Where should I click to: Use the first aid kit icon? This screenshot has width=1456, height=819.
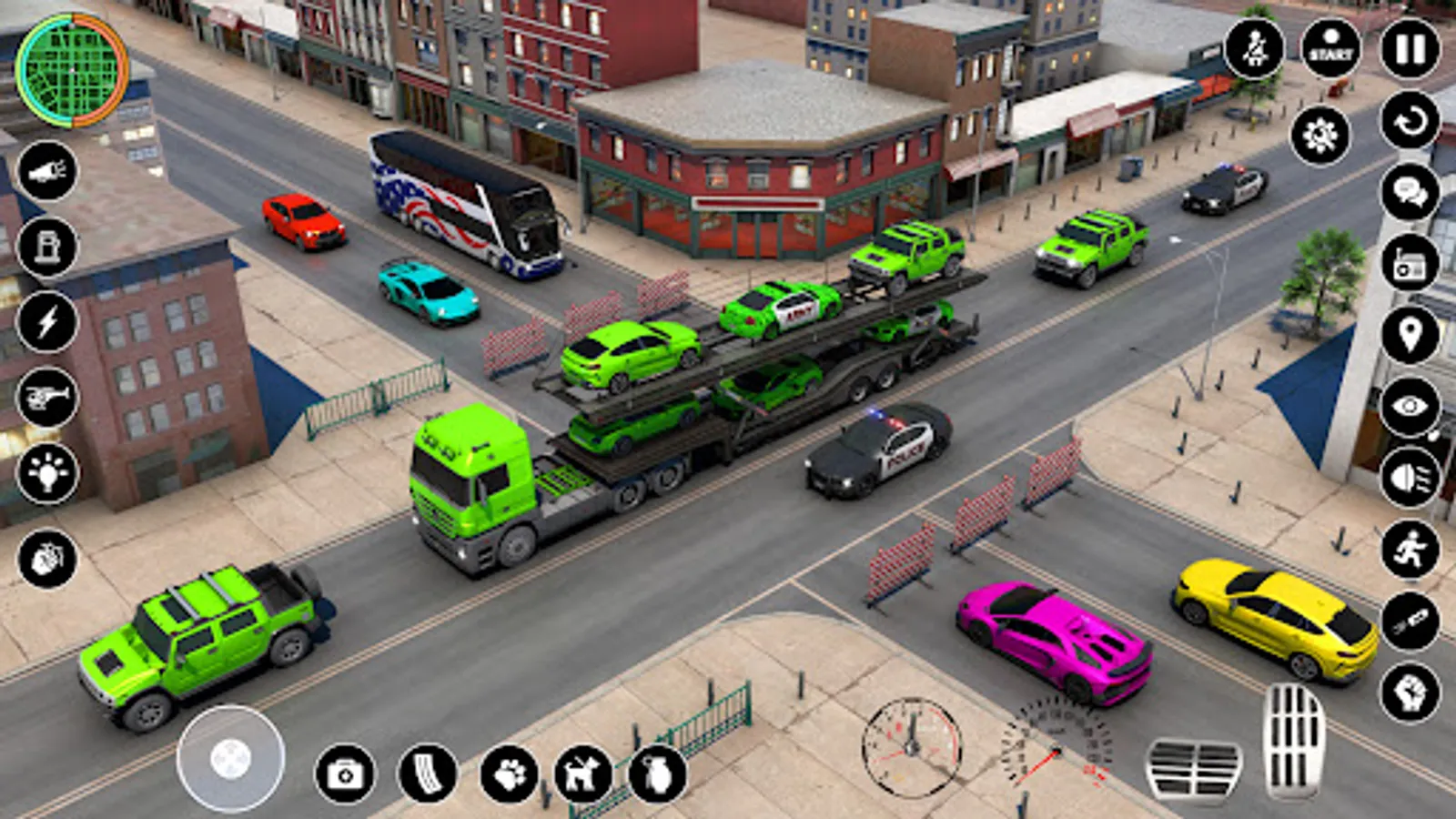(345, 774)
